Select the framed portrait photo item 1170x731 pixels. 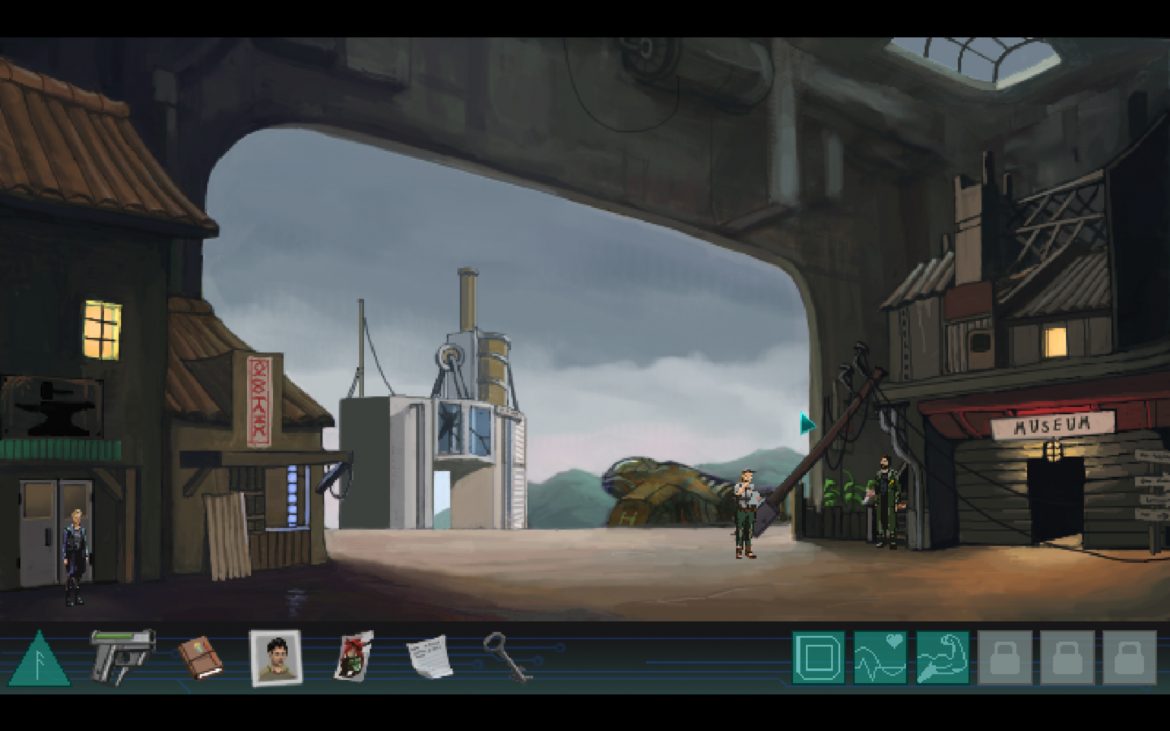pyautogui.click(x=276, y=657)
